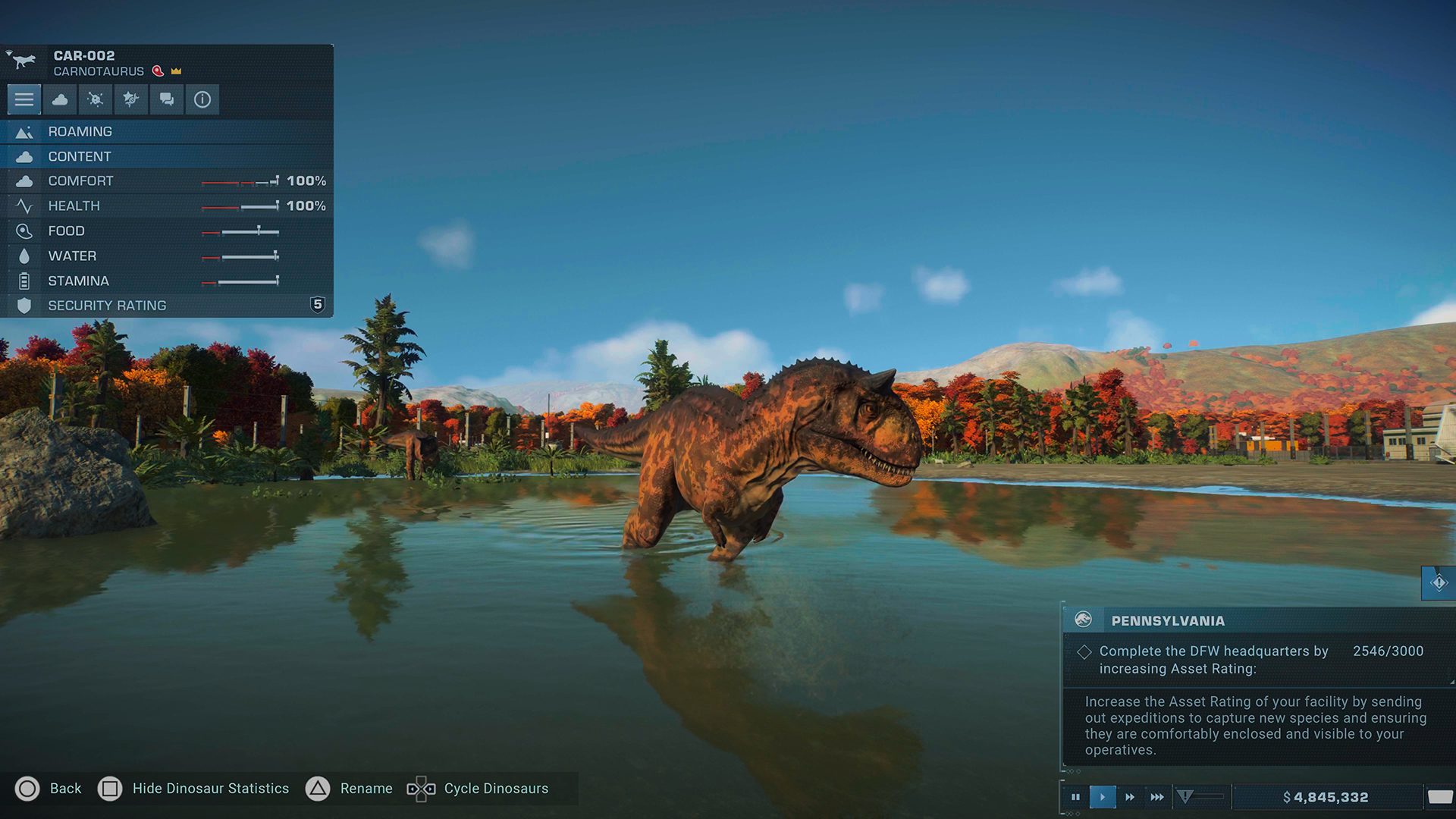The image size is (1456, 819).
Task: Click the Security Rating shield icon
Action: [x=25, y=305]
